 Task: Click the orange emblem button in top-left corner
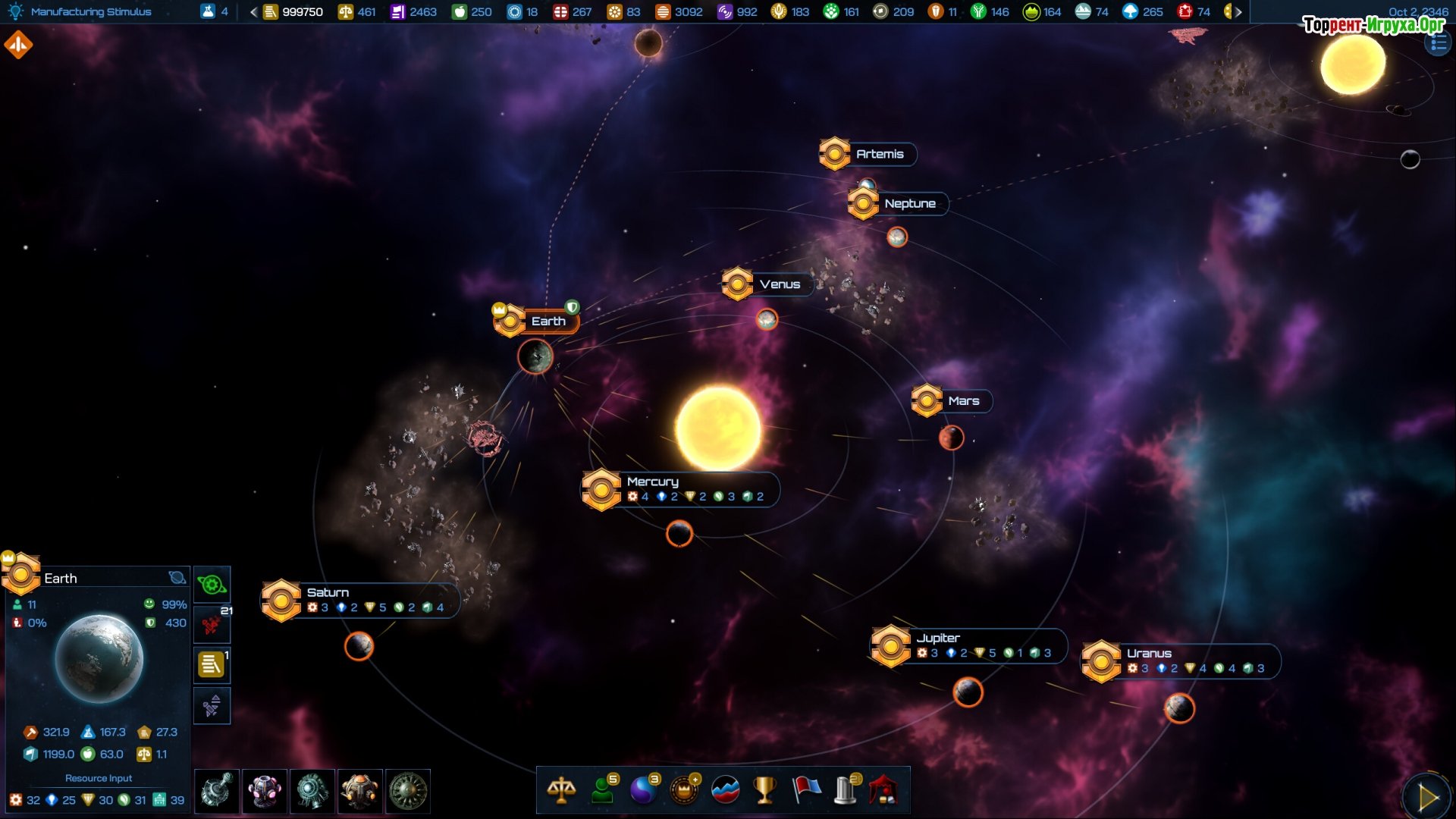pos(18,45)
